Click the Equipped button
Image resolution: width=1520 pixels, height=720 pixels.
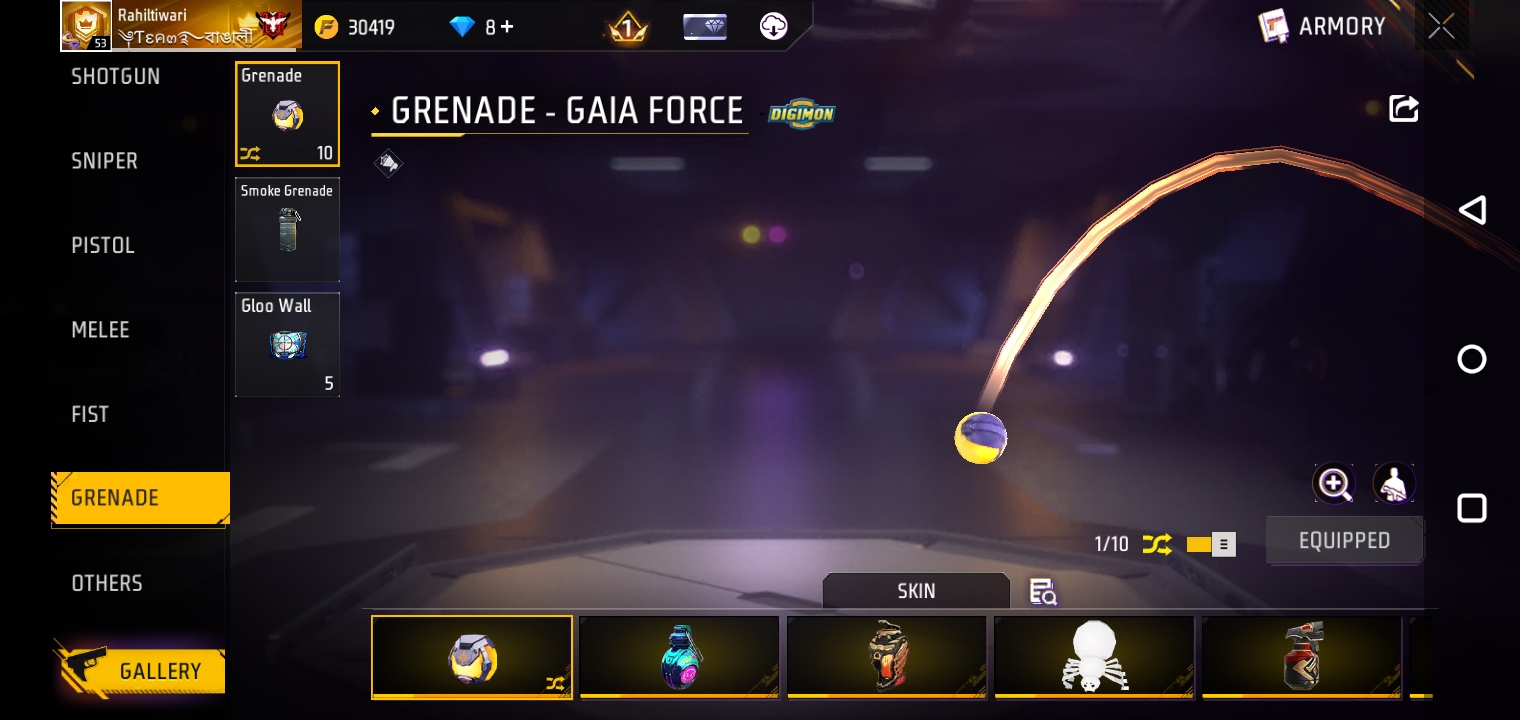coord(1344,541)
